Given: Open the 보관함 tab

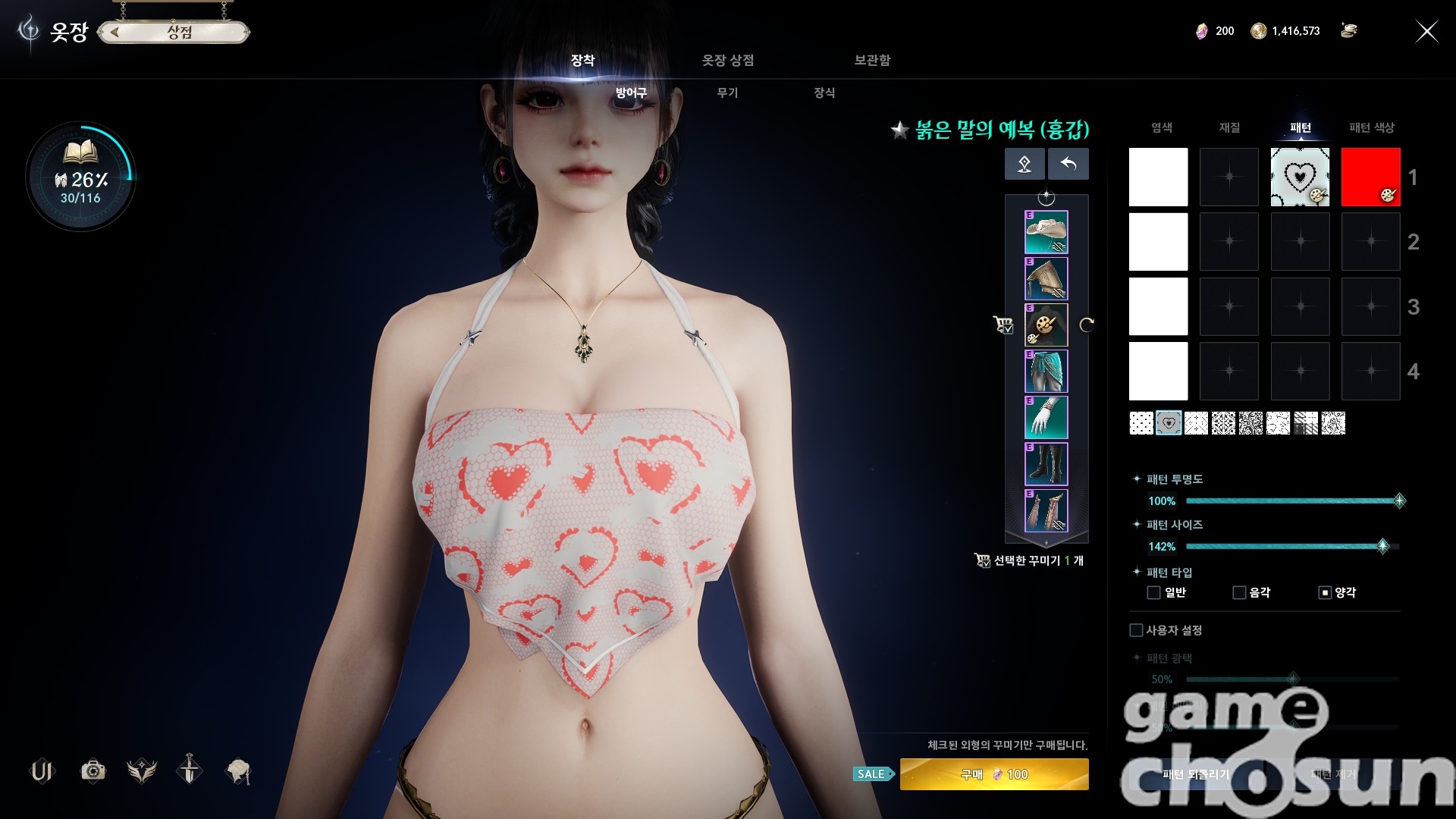Looking at the screenshot, I should 872,60.
